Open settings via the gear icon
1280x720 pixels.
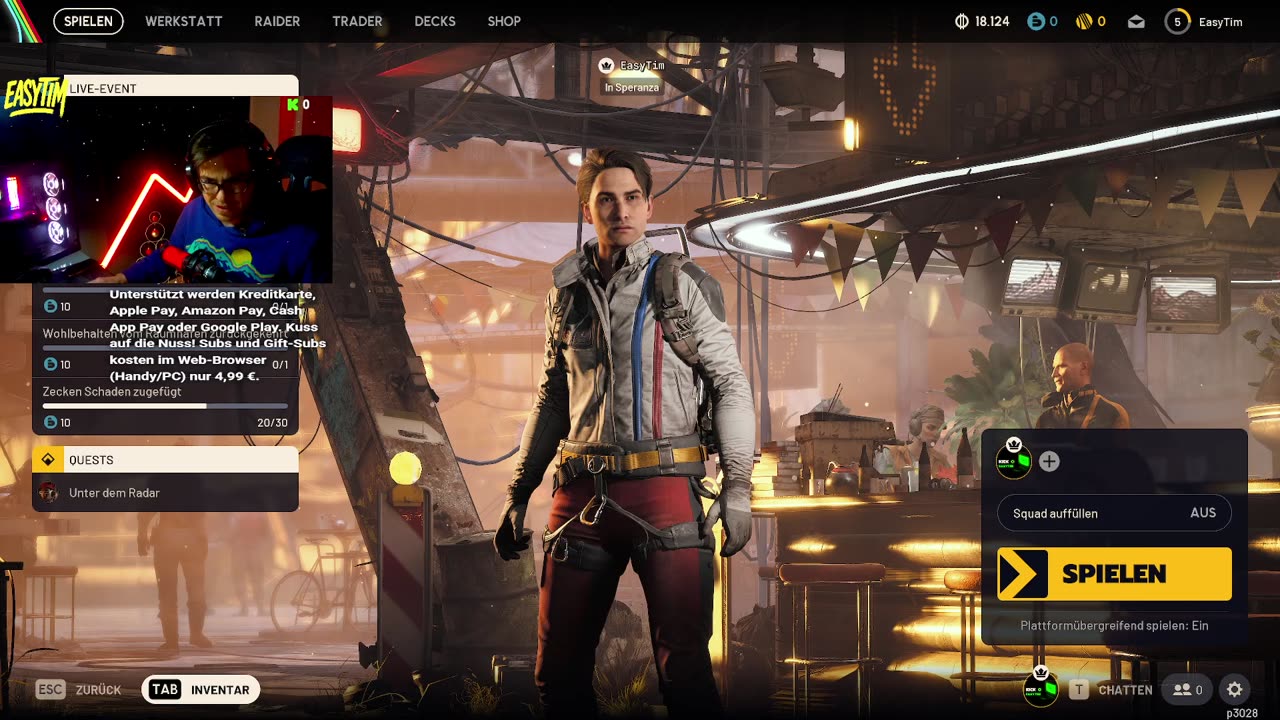1235,689
